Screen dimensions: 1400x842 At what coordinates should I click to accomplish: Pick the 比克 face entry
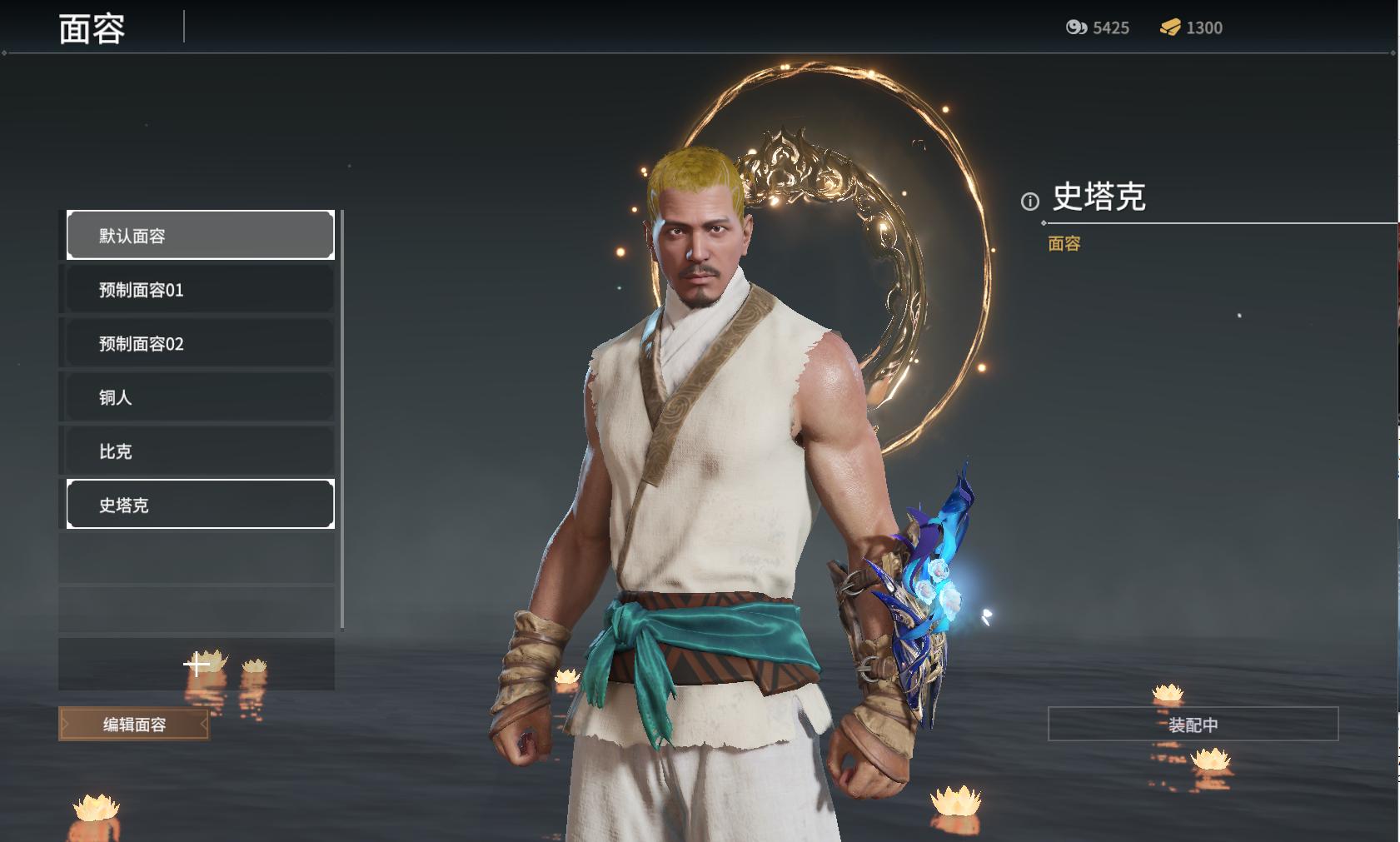[x=200, y=451]
